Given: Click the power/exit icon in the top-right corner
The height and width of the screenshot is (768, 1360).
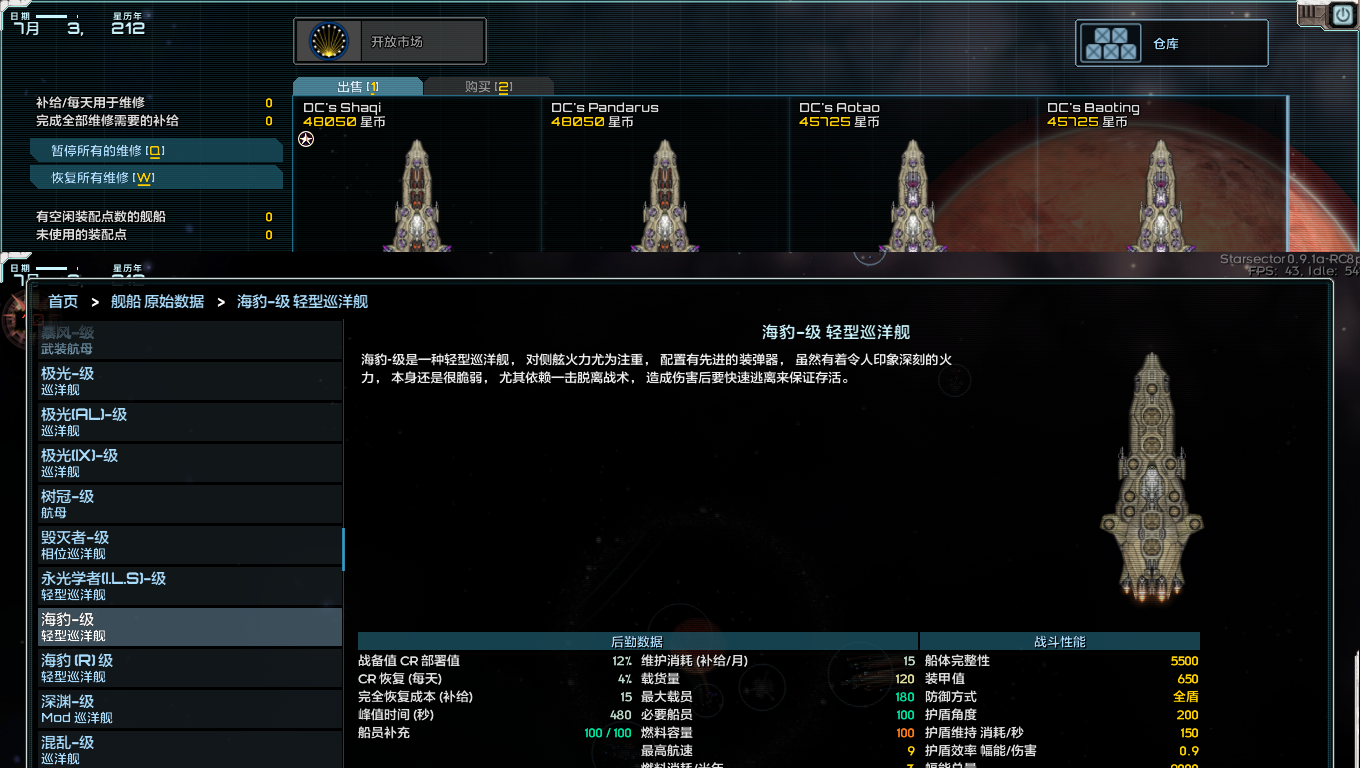Looking at the screenshot, I should 1341,14.
